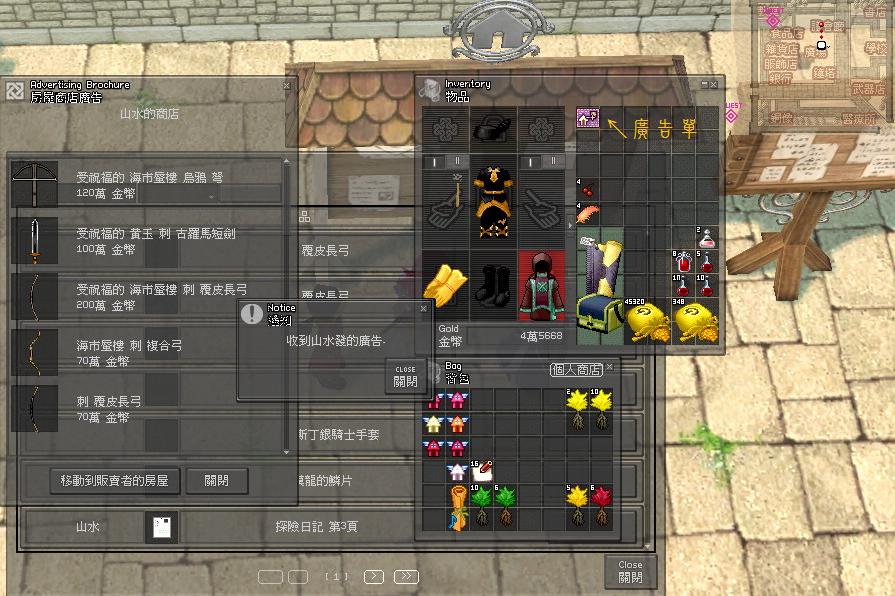Viewport: 895px width, 596px height.
Task: Select the gold pouch with 348
Action: 697,320
